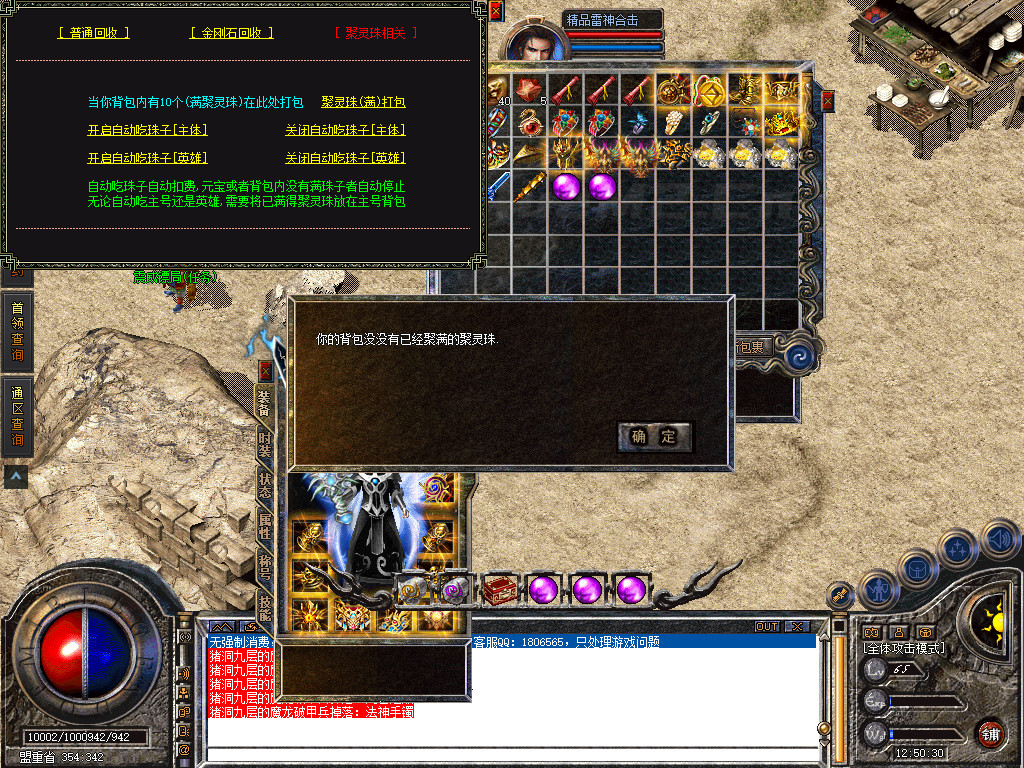Select the red 聚灵珠相关 link
1024x768 pixels.
point(375,33)
